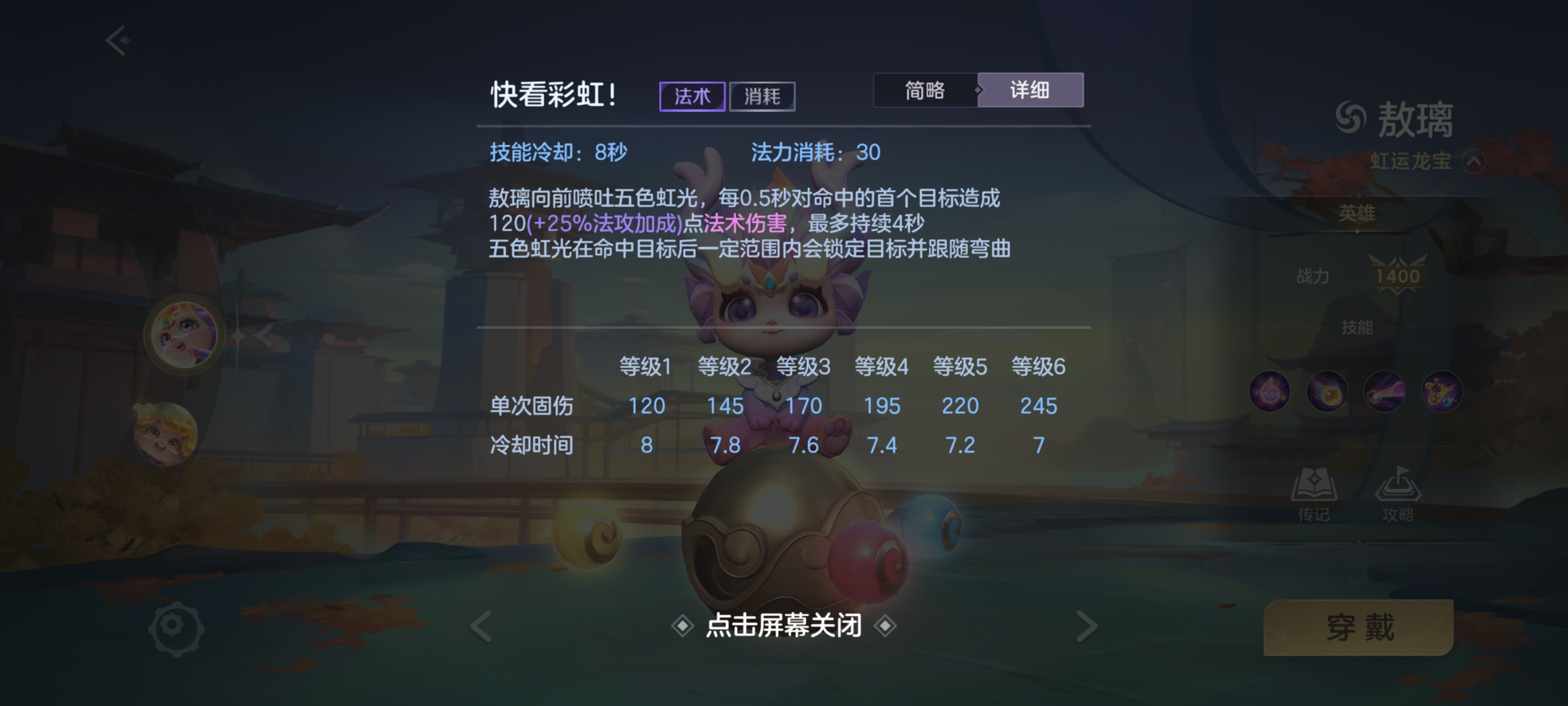Select the purple-haired hero avatar thumbnail
The image size is (1568, 706).
click(x=184, y=334)
